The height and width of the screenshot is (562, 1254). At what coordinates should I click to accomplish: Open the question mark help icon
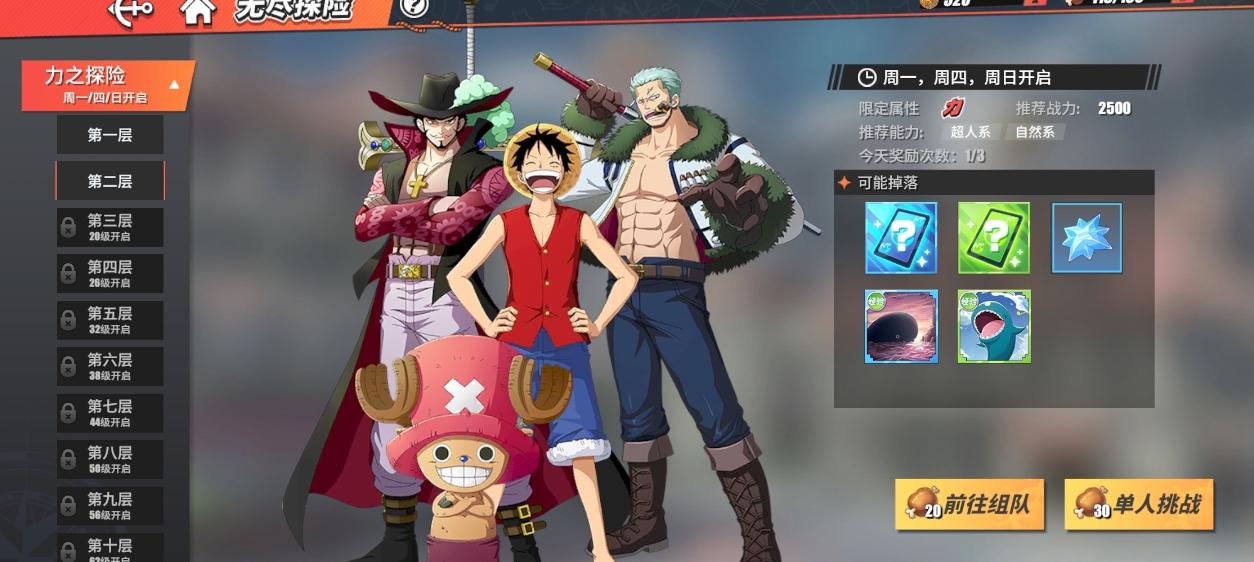413,8
